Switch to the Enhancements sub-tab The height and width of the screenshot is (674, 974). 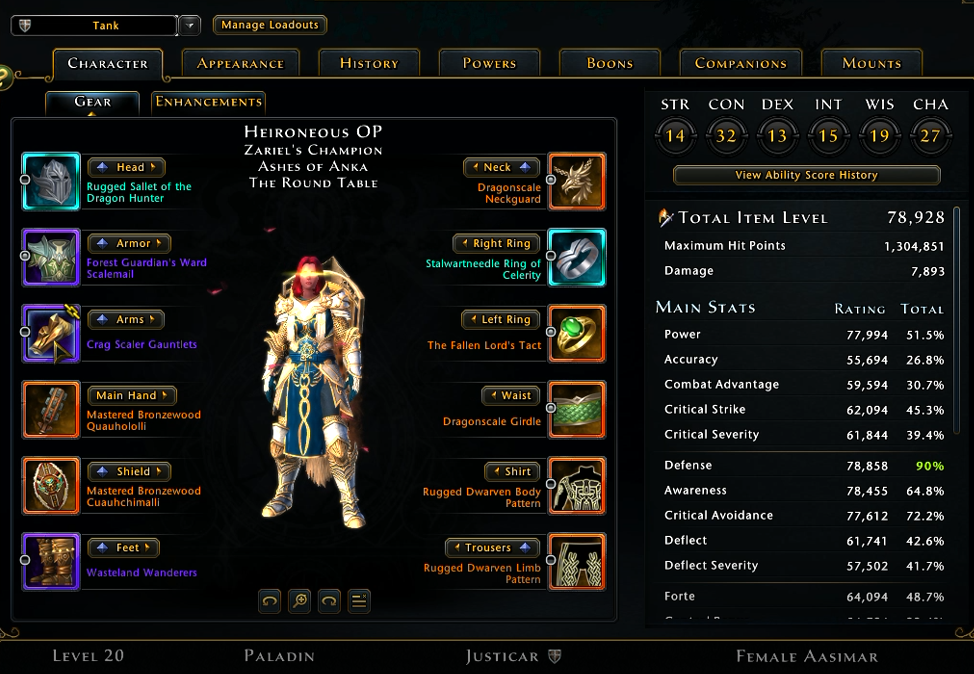click(x=208, y=101)
